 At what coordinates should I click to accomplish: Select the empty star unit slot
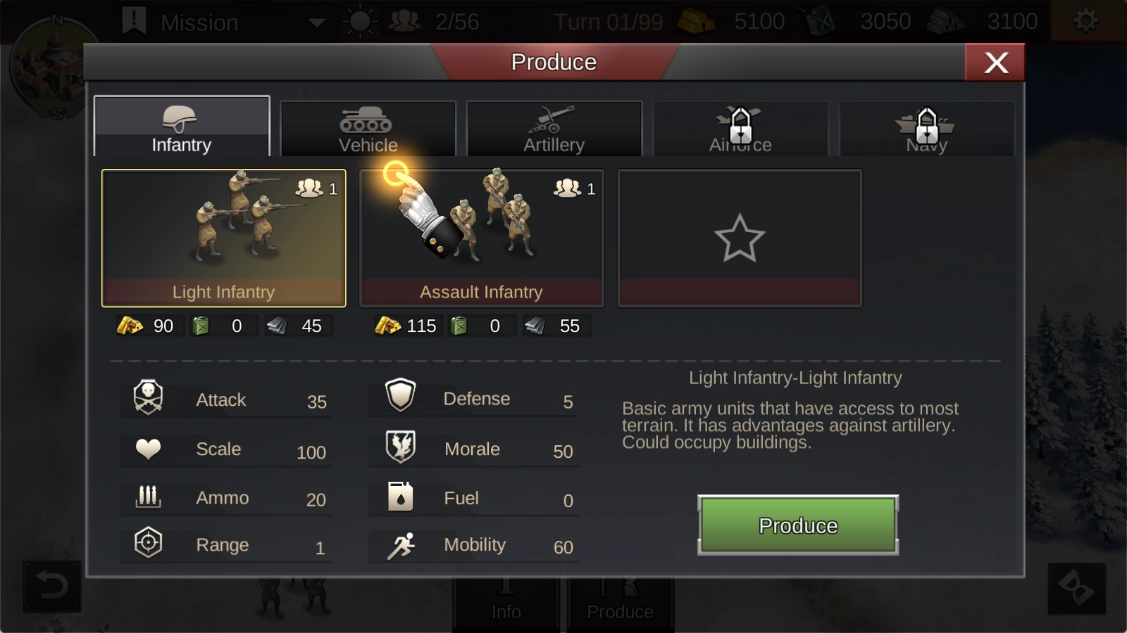point(739,238)
